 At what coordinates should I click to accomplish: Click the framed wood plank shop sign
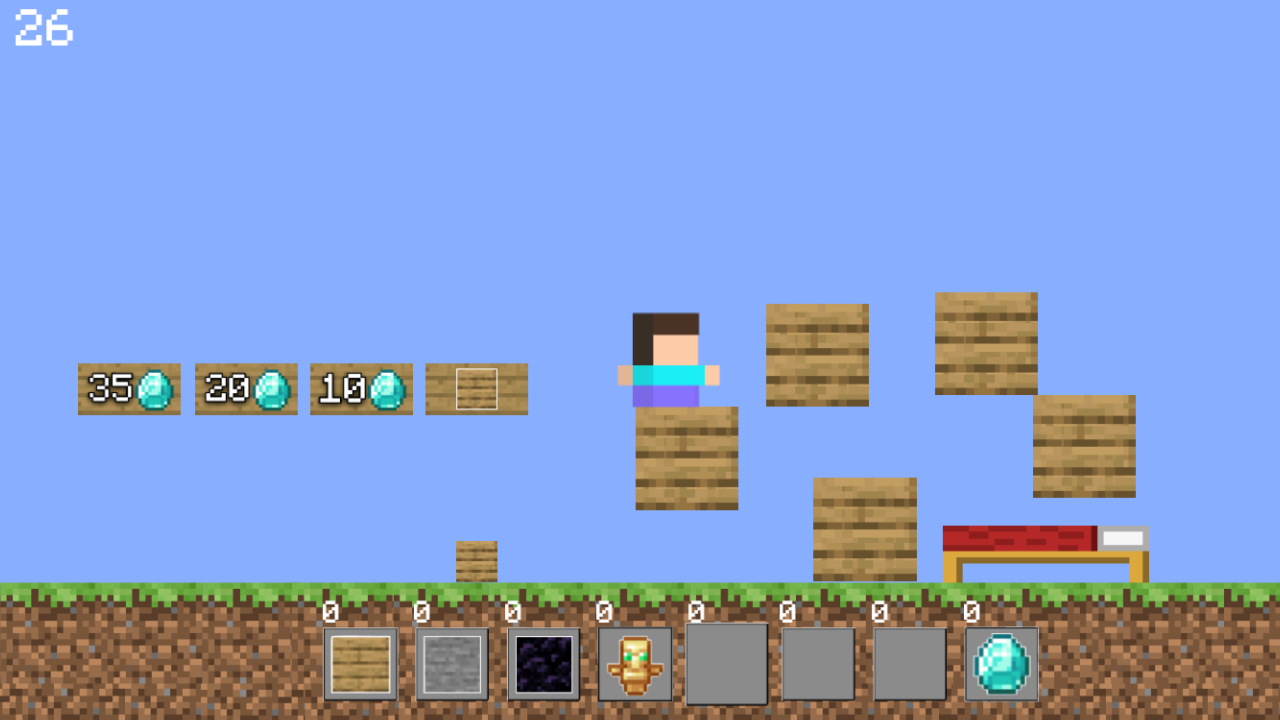[476, 389]
